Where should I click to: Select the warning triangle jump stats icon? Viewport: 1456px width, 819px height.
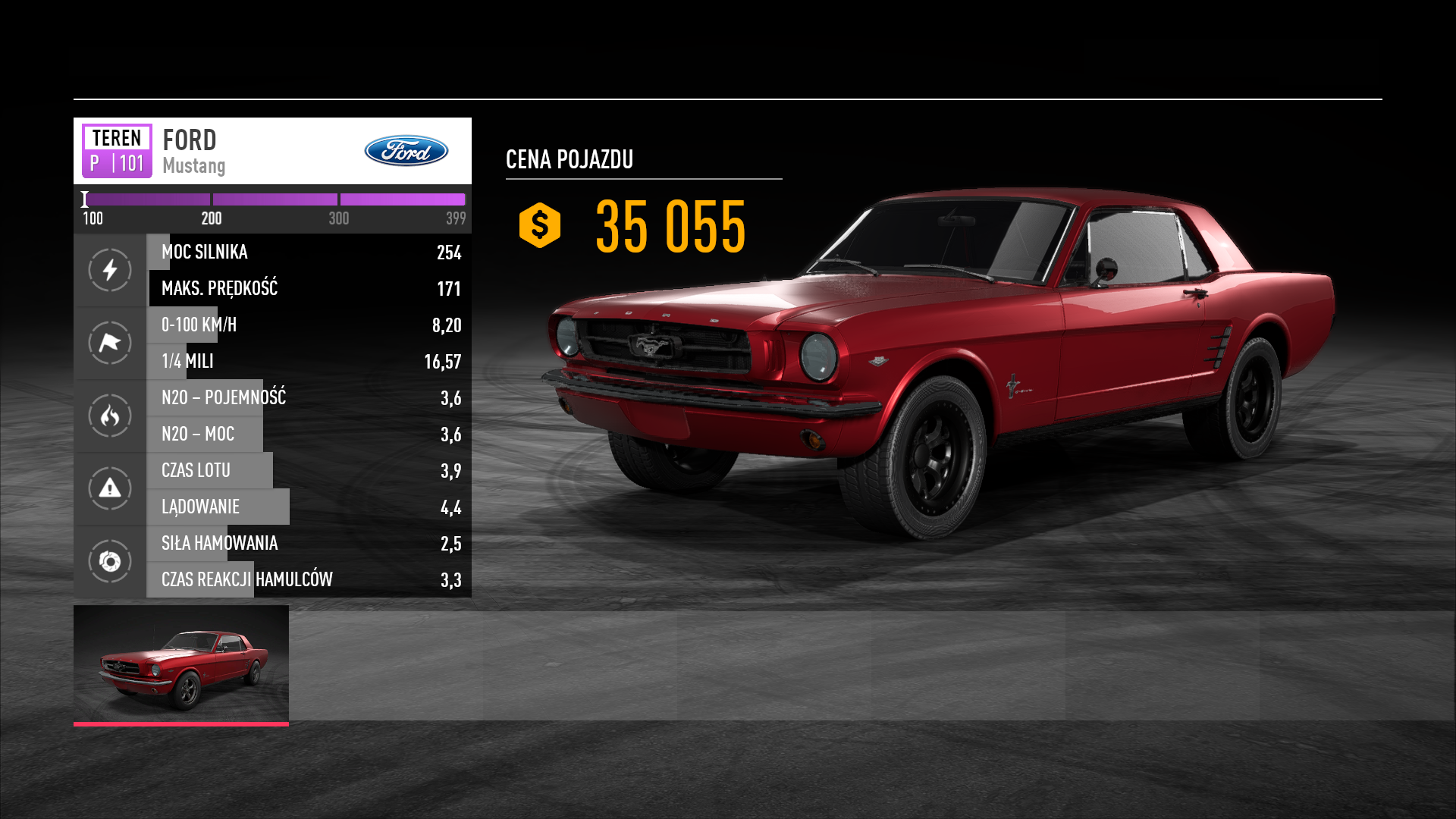[x=110, y=488]
